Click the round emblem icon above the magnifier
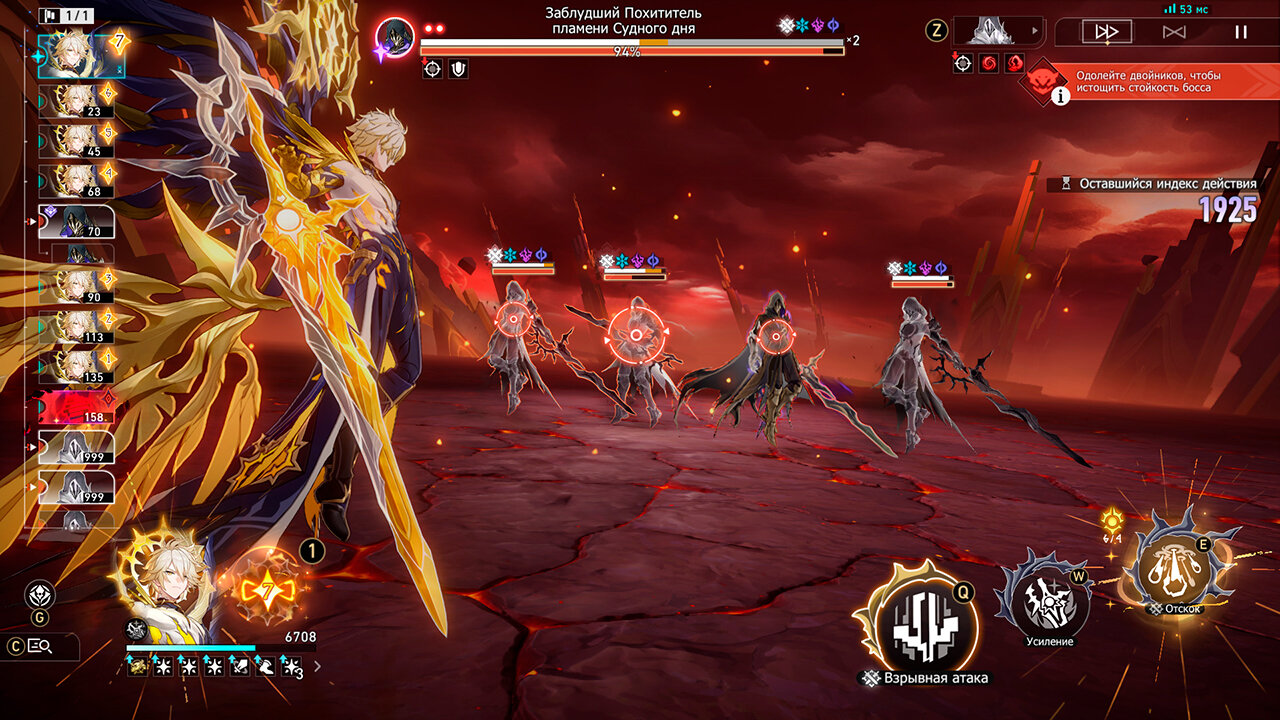 [x=40, y=595]
